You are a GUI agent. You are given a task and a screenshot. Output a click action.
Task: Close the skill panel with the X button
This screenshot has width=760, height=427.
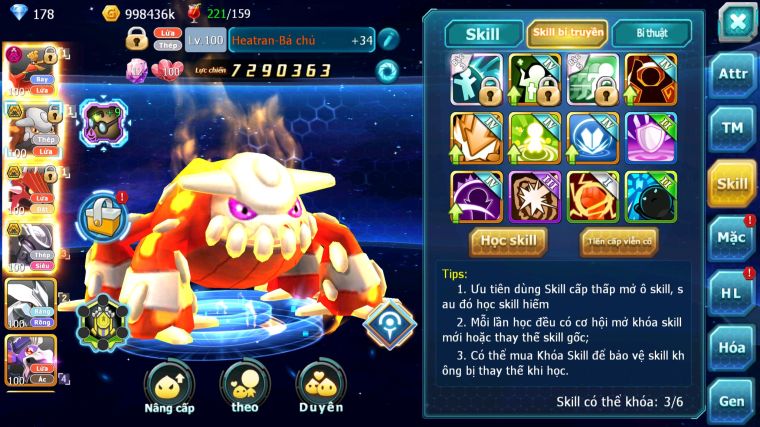click(x=736, y=21)
